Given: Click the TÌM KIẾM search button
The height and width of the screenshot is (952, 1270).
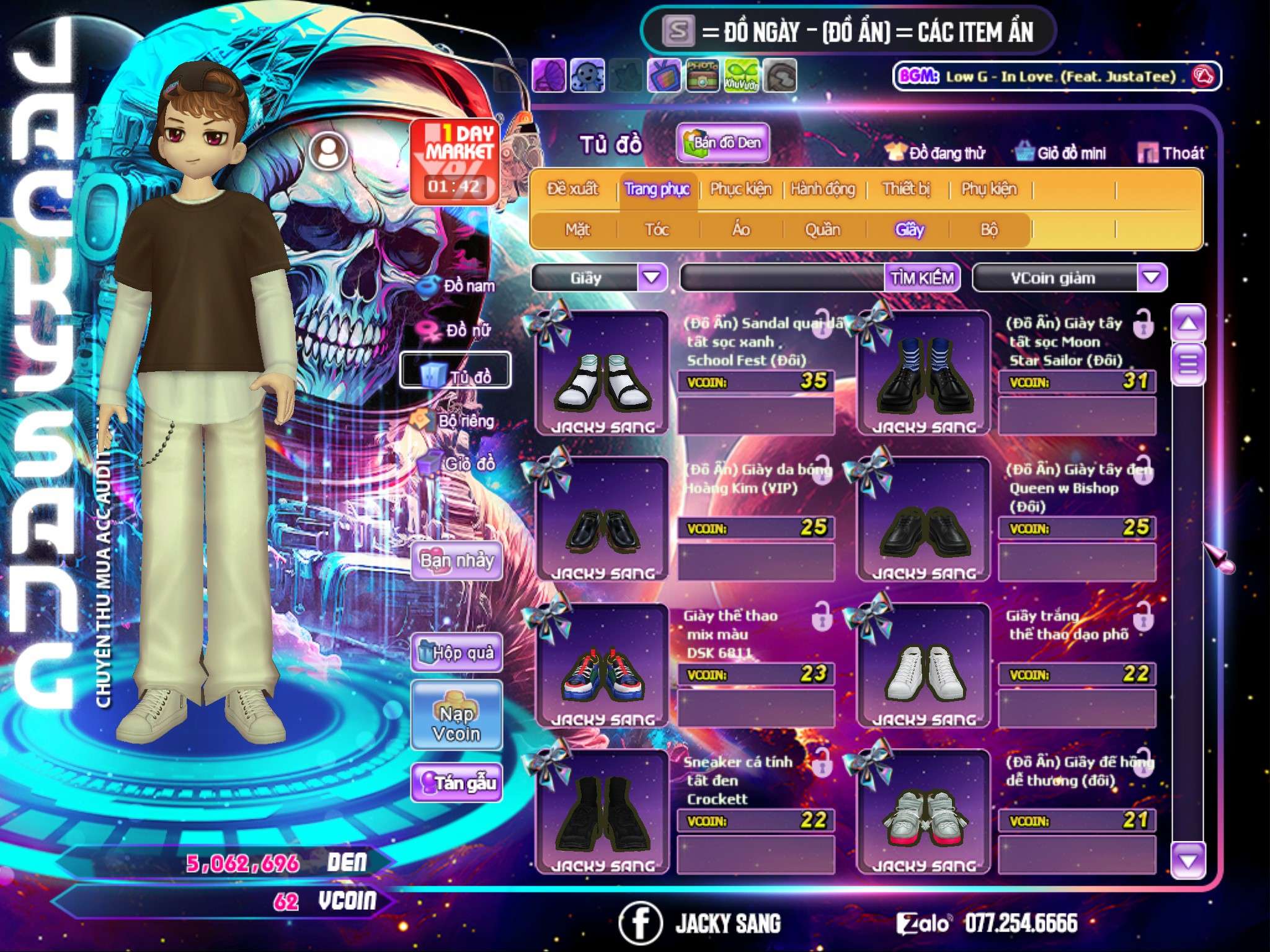Looking at the screenshot, I should (x=921, y=278).
